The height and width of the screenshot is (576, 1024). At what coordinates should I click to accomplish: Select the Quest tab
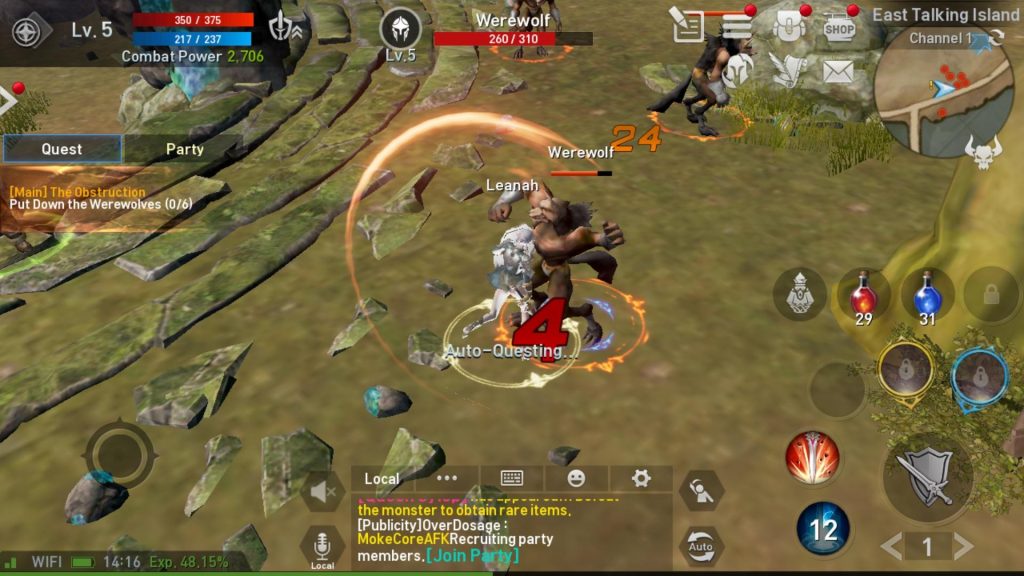point(62,149)
